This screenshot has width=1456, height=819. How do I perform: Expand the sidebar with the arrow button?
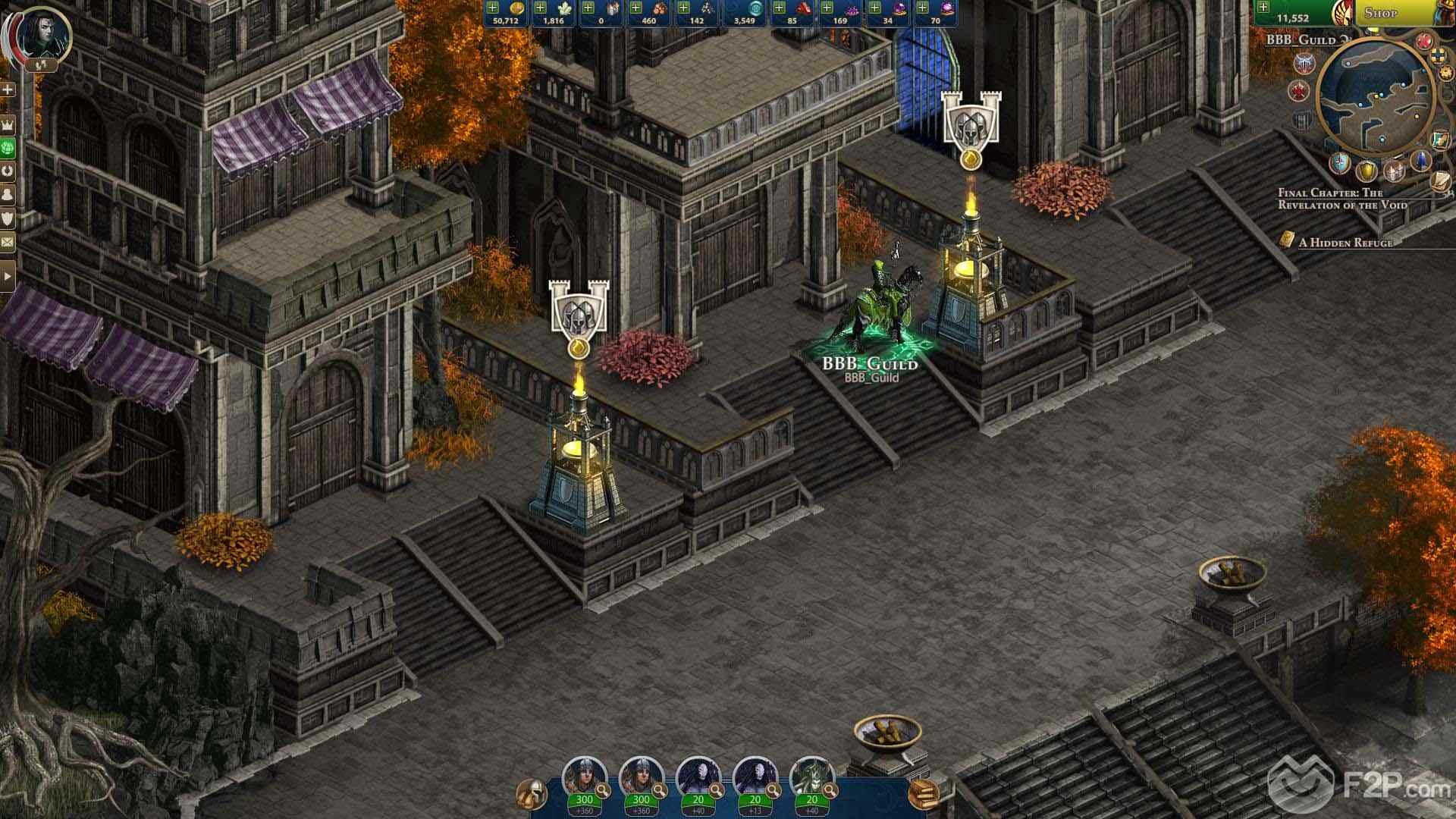8,276
